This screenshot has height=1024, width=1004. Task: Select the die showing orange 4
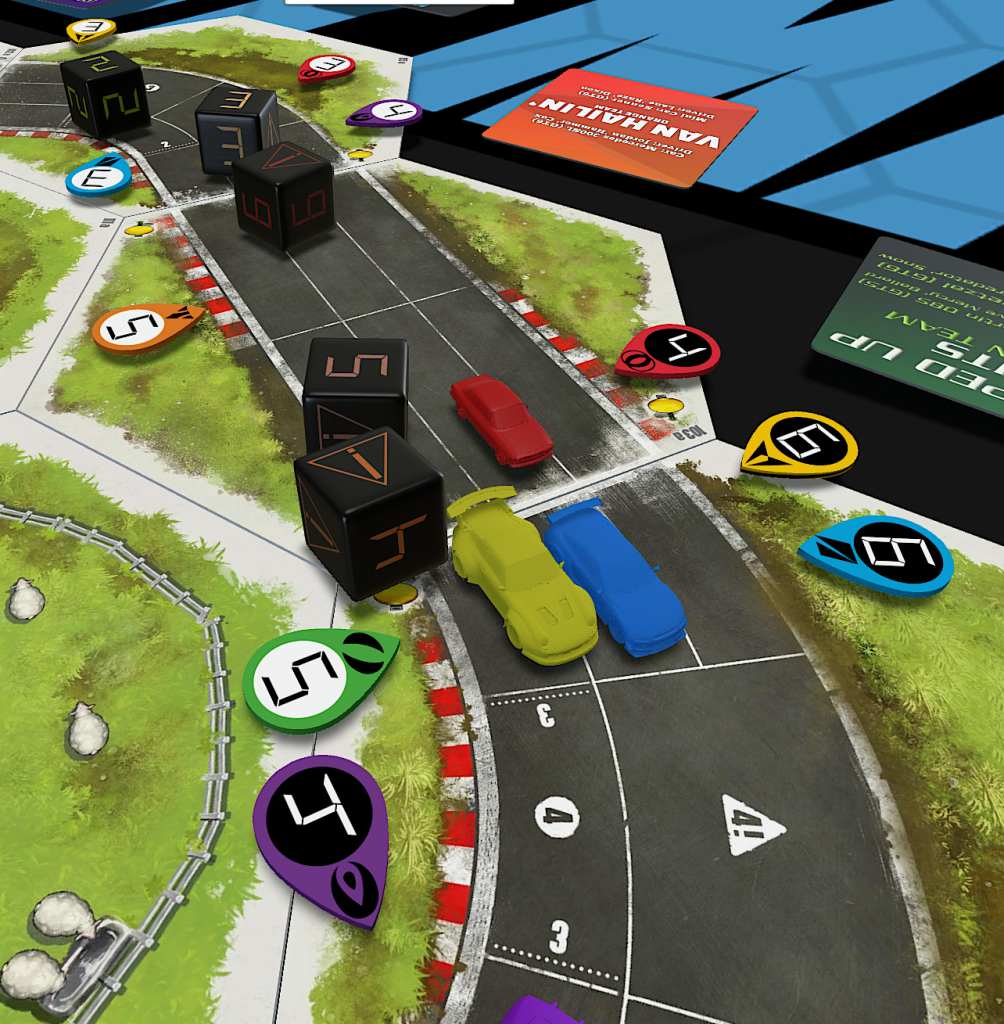point(370,510)
